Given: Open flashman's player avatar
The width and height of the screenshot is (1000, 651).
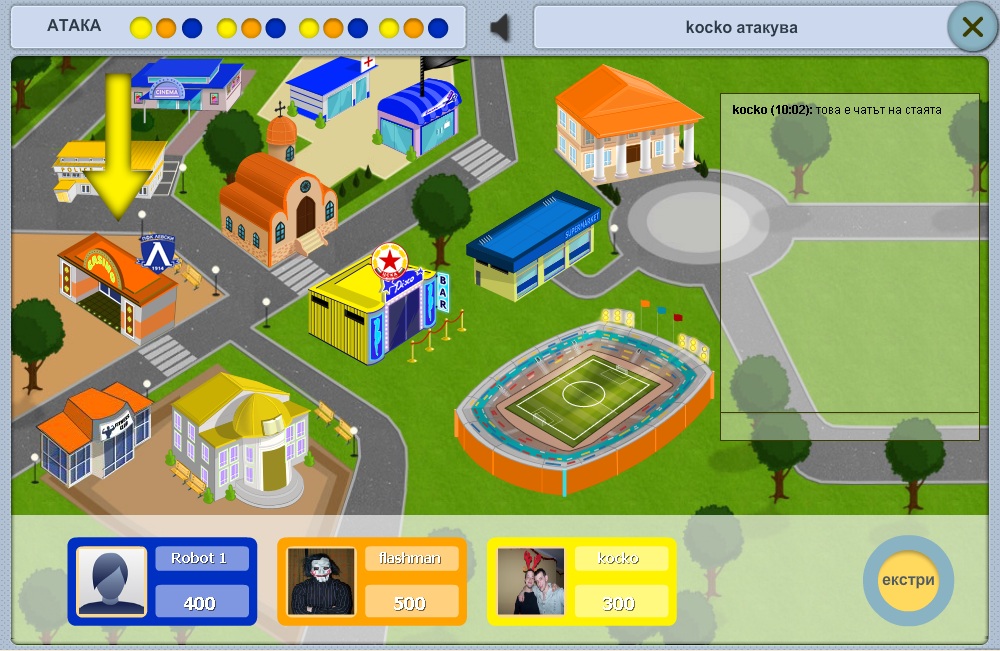Looking at the screenshot, I should [x=321, y=581].
